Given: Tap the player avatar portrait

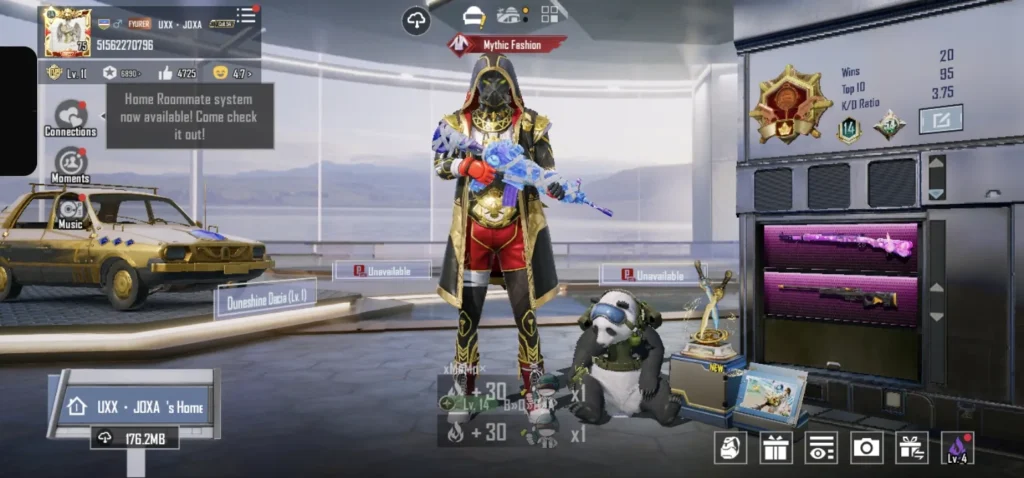Looking at the screenshot, I should point(67,31).
